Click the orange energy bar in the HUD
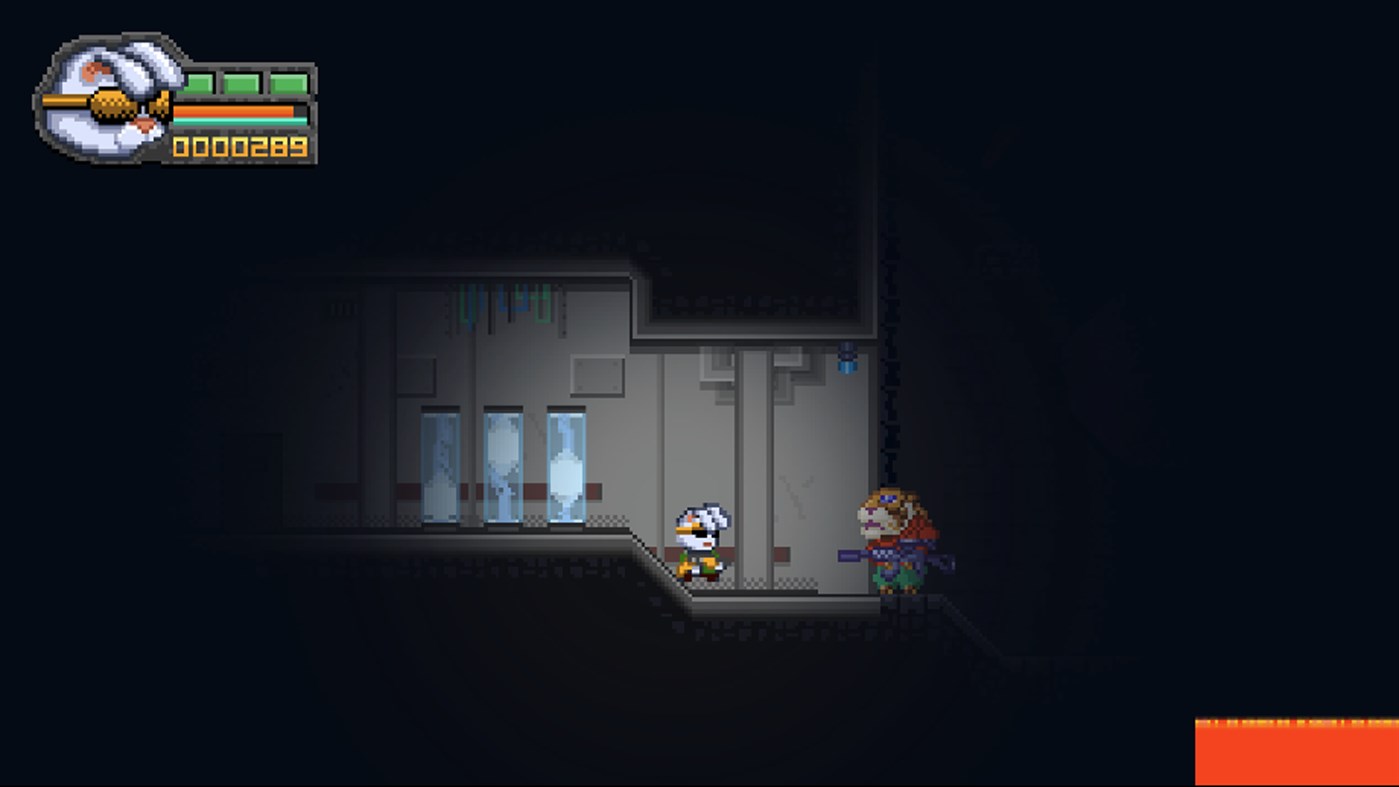The image size is (1399, 787). [x=235, y=110]
